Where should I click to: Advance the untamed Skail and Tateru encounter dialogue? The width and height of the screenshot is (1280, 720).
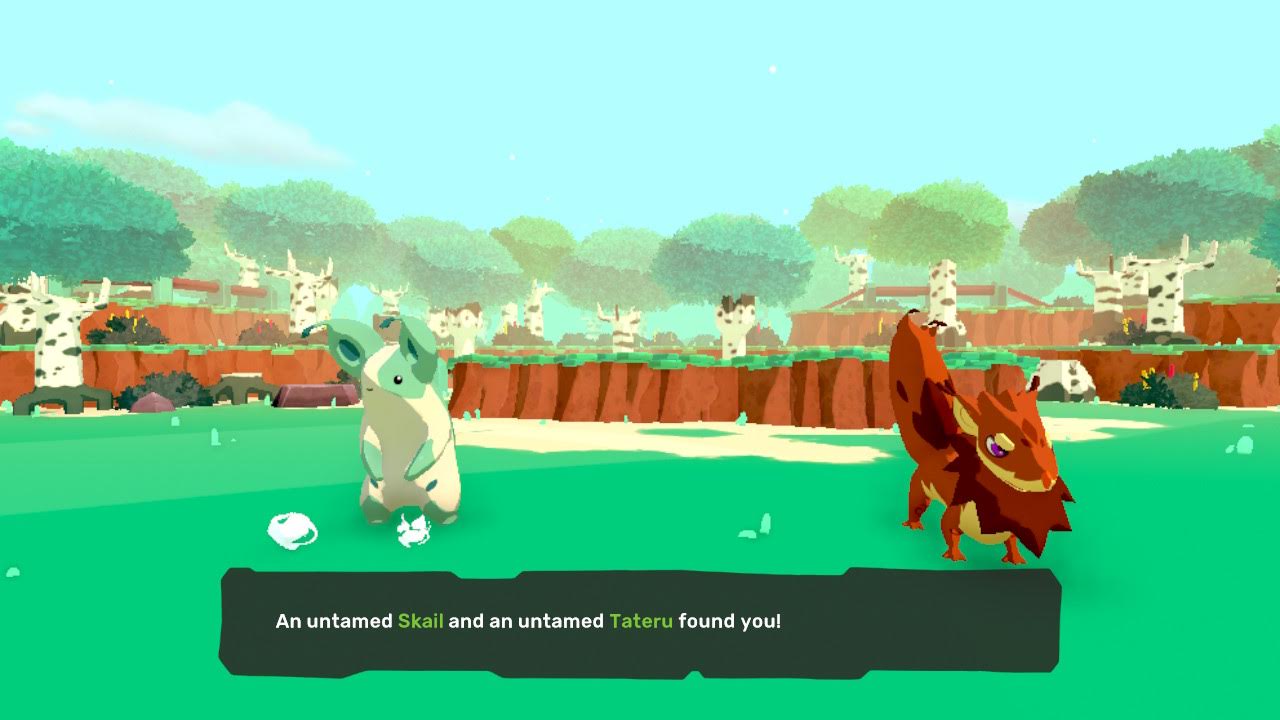tap(639, 621)
